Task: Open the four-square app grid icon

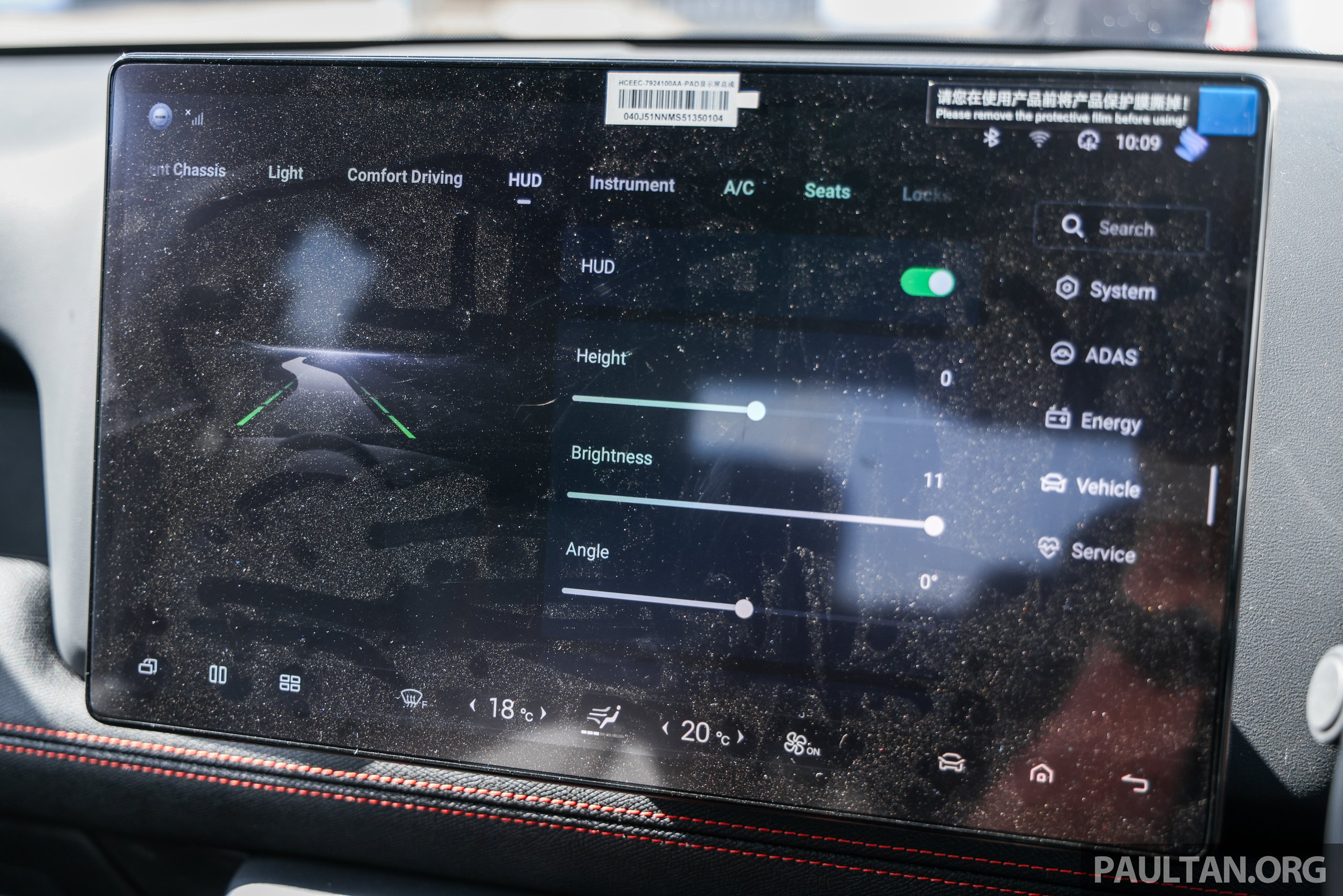Action: 290,682
